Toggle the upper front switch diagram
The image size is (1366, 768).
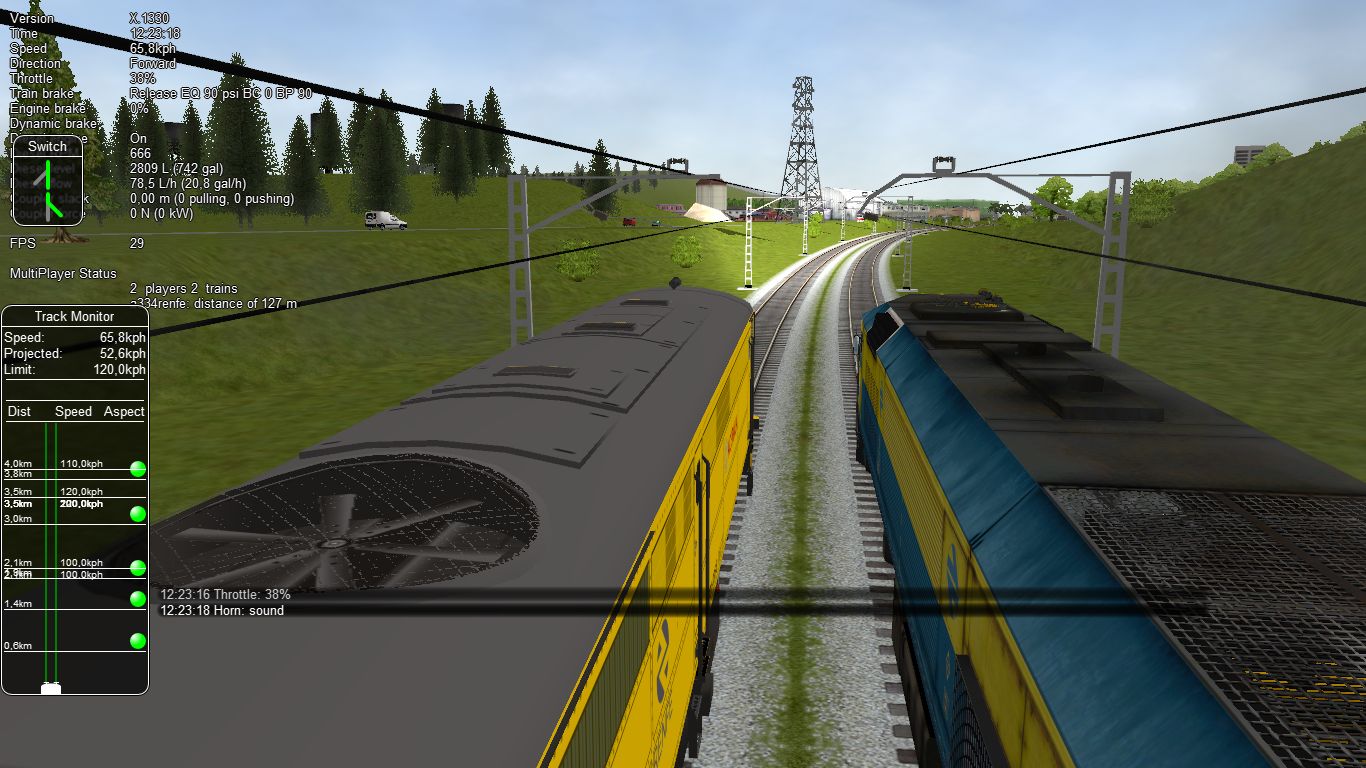[x=45, y=175]
